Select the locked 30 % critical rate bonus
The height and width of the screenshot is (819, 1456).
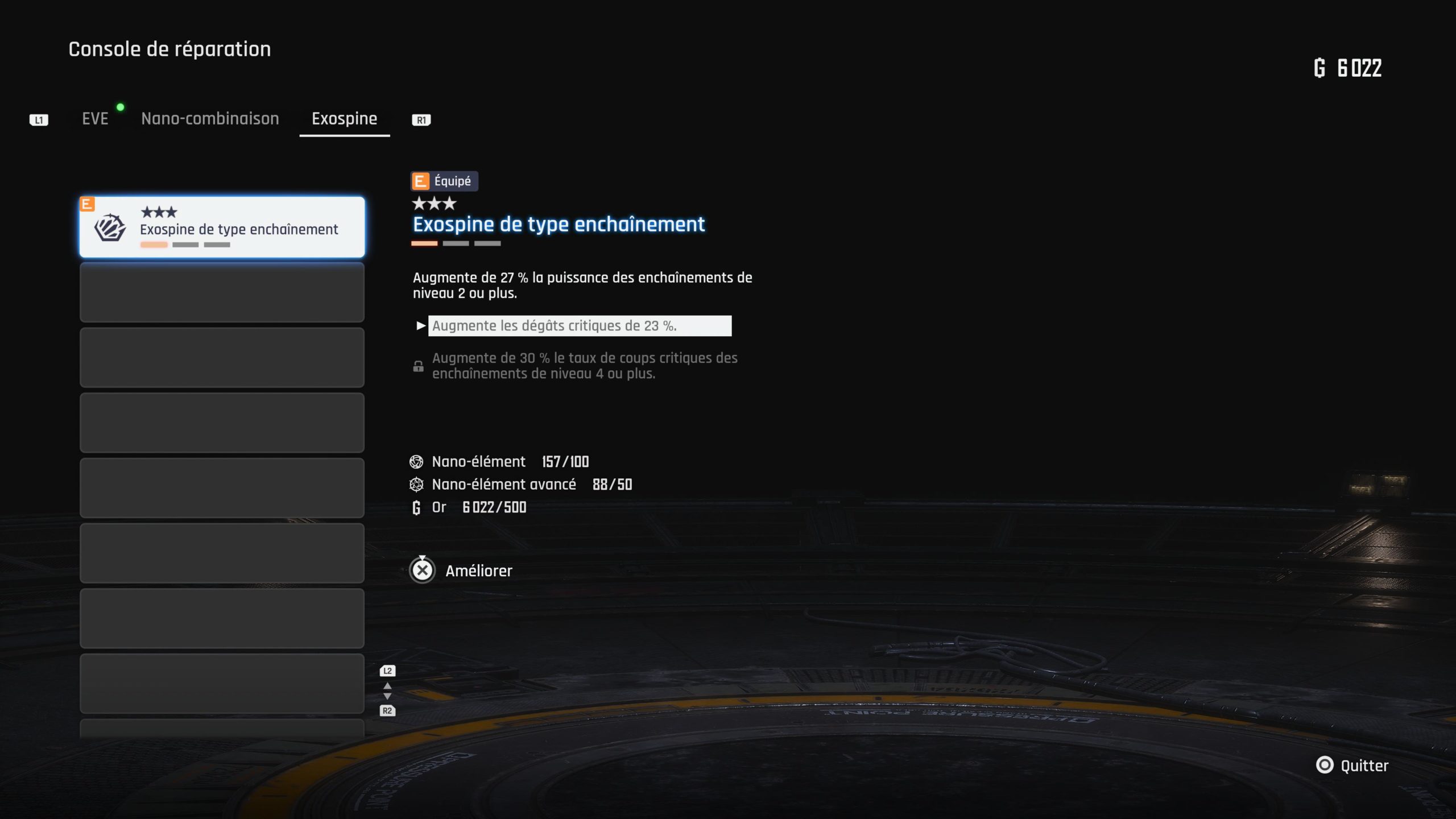coord(584,366)
